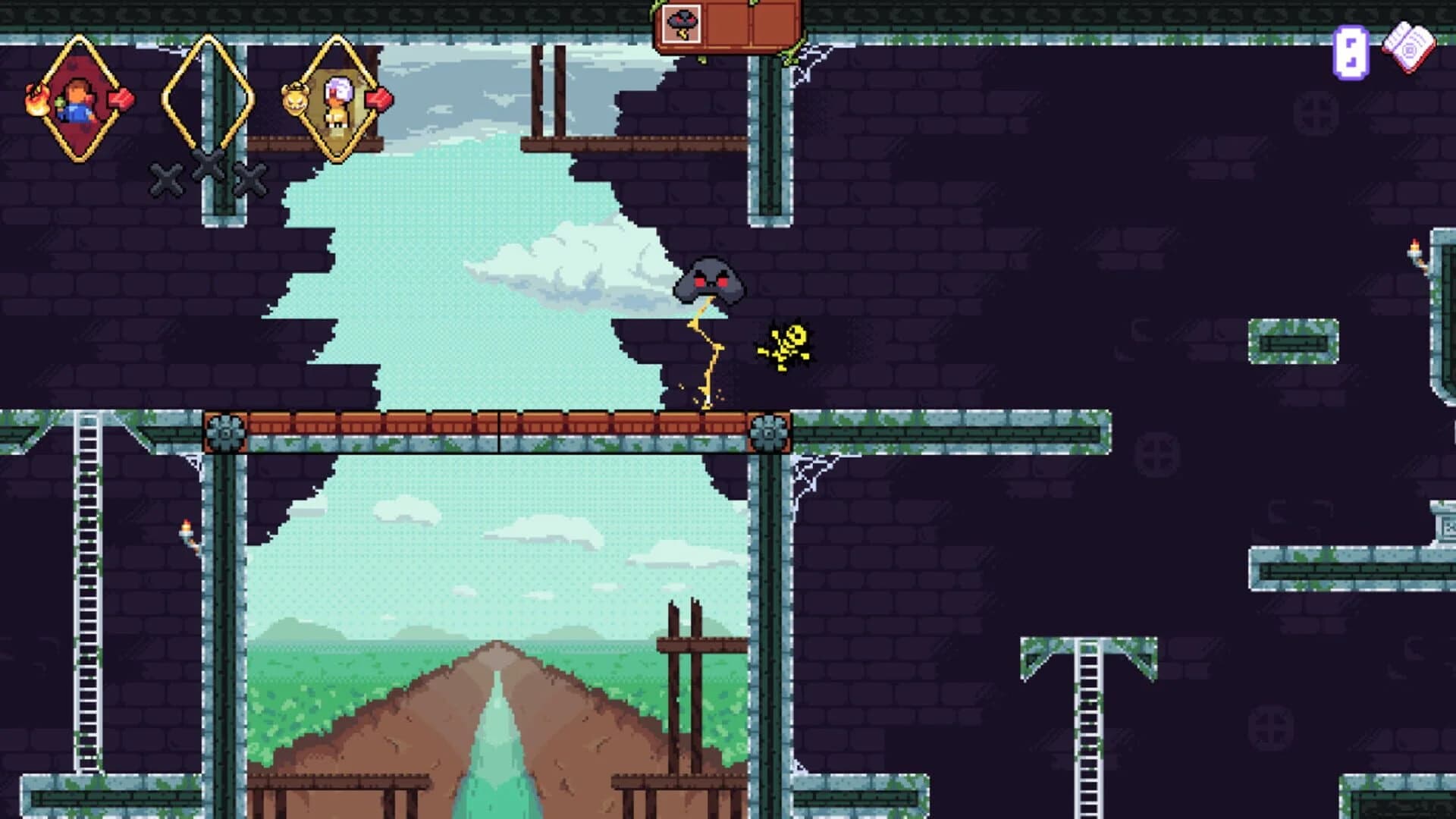This screenshot has height=819, width=1456.
Task: Expand the wooden card panel at screen top
Action: pyautogui.click(x=728, y=27)
